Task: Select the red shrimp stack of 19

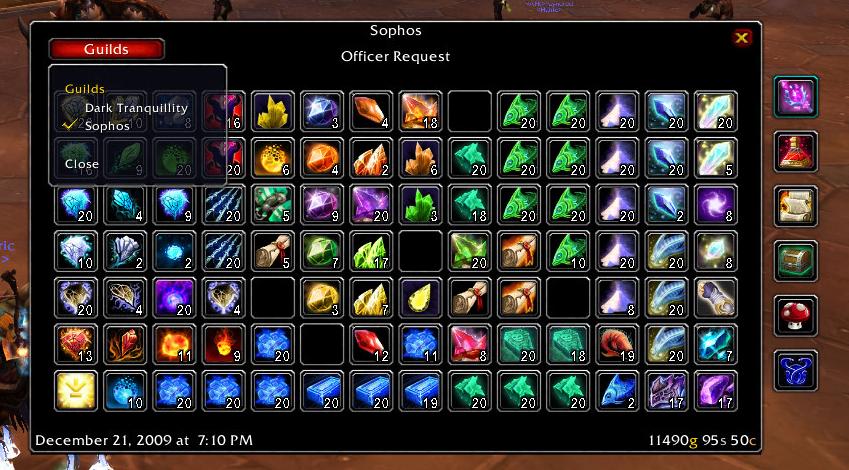Action: [616, 344]
